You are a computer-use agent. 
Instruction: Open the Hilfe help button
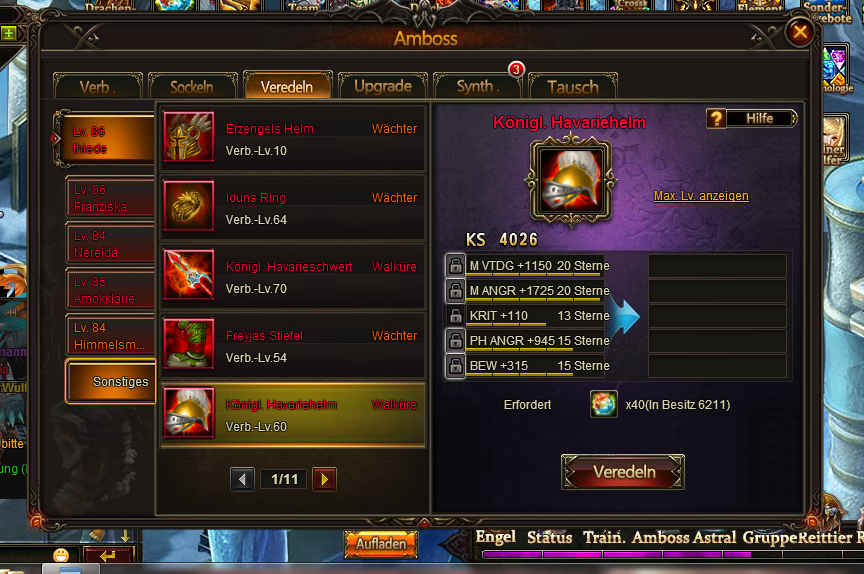point(751,118)
